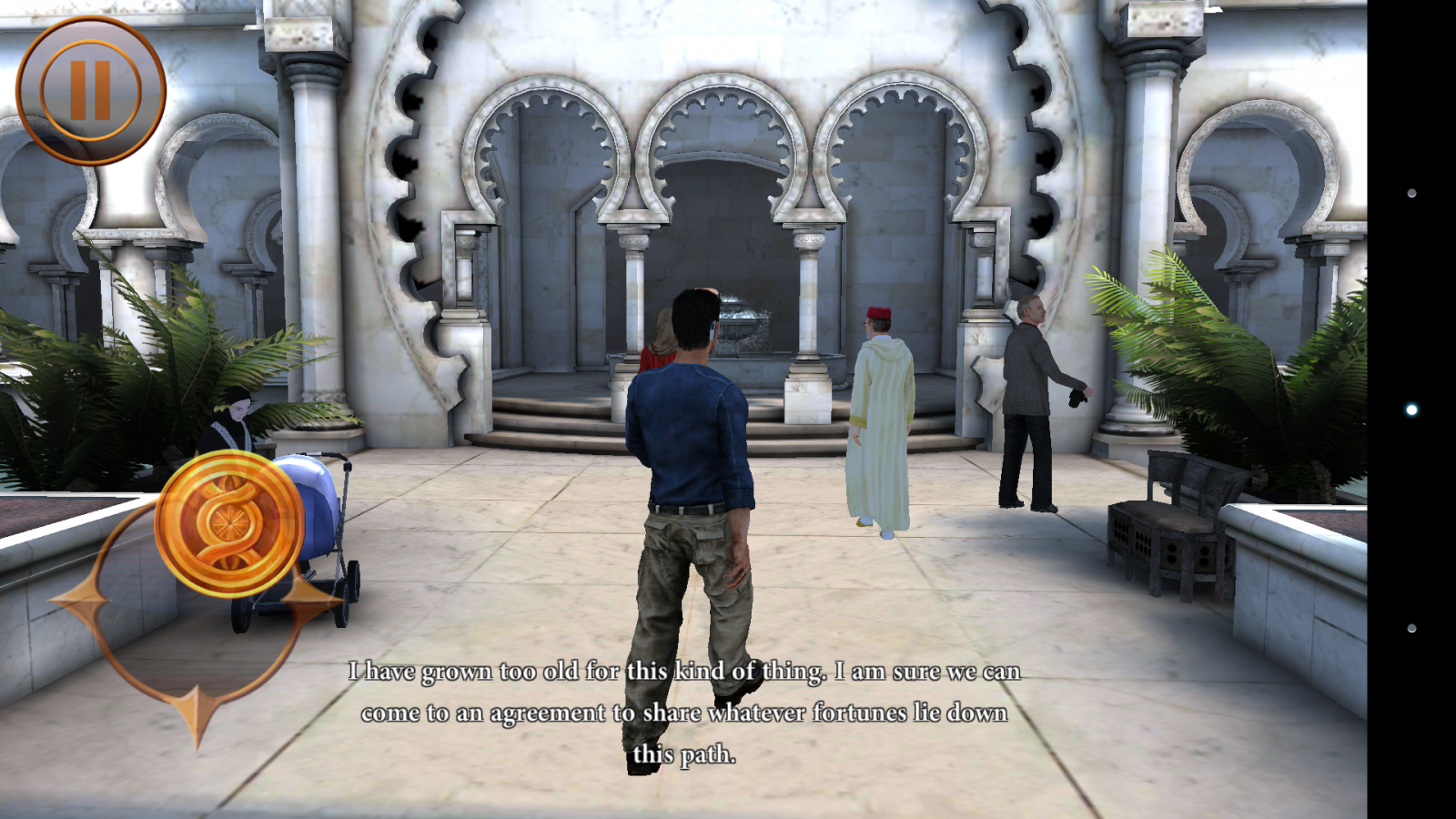This screenshot has height=819, width=1456.
Task: Tap the orange movement joystick orb
Action: click(x=228, y=523)
